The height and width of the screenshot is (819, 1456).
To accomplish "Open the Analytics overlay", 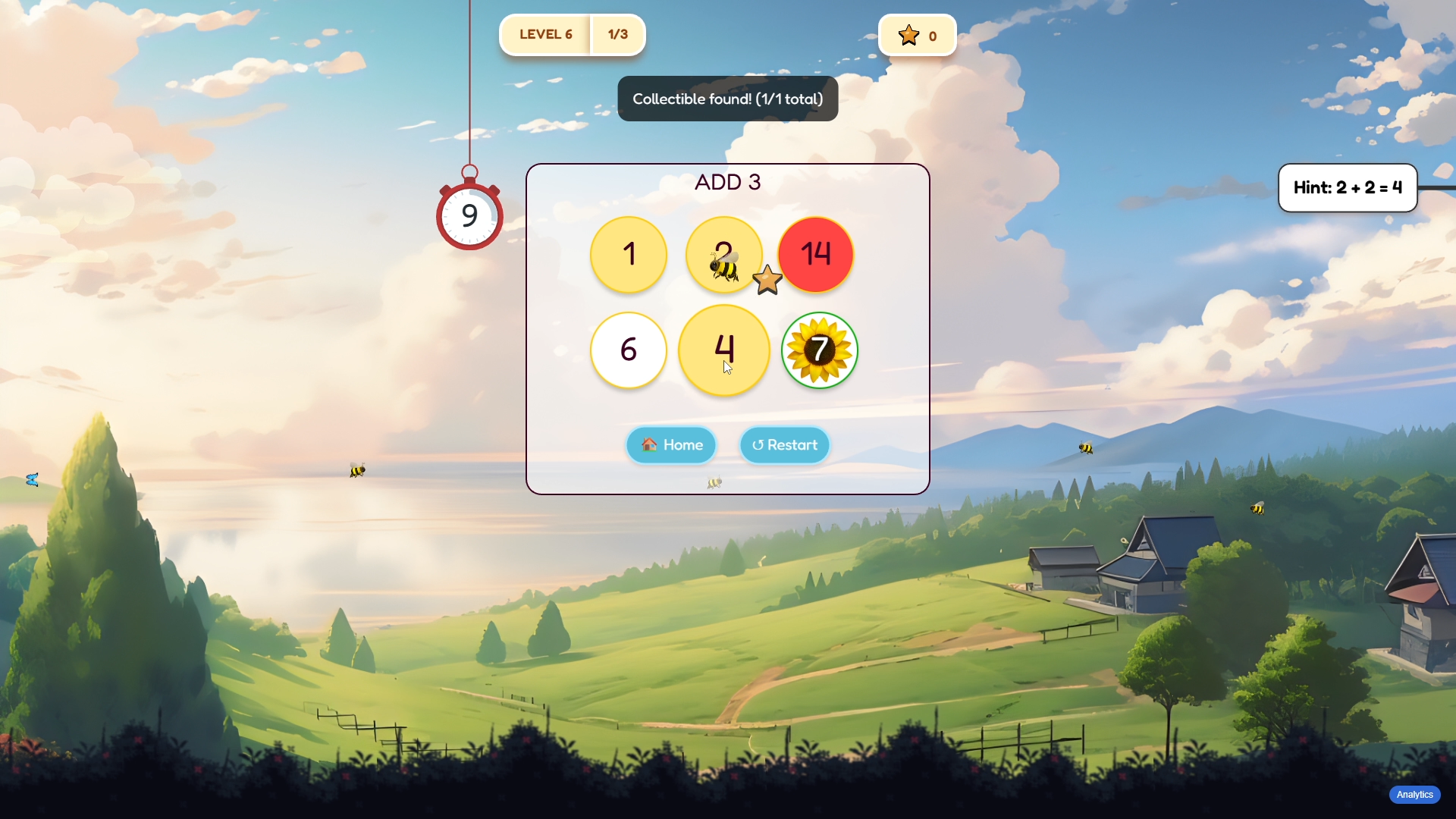I will tap(1414, 795).
